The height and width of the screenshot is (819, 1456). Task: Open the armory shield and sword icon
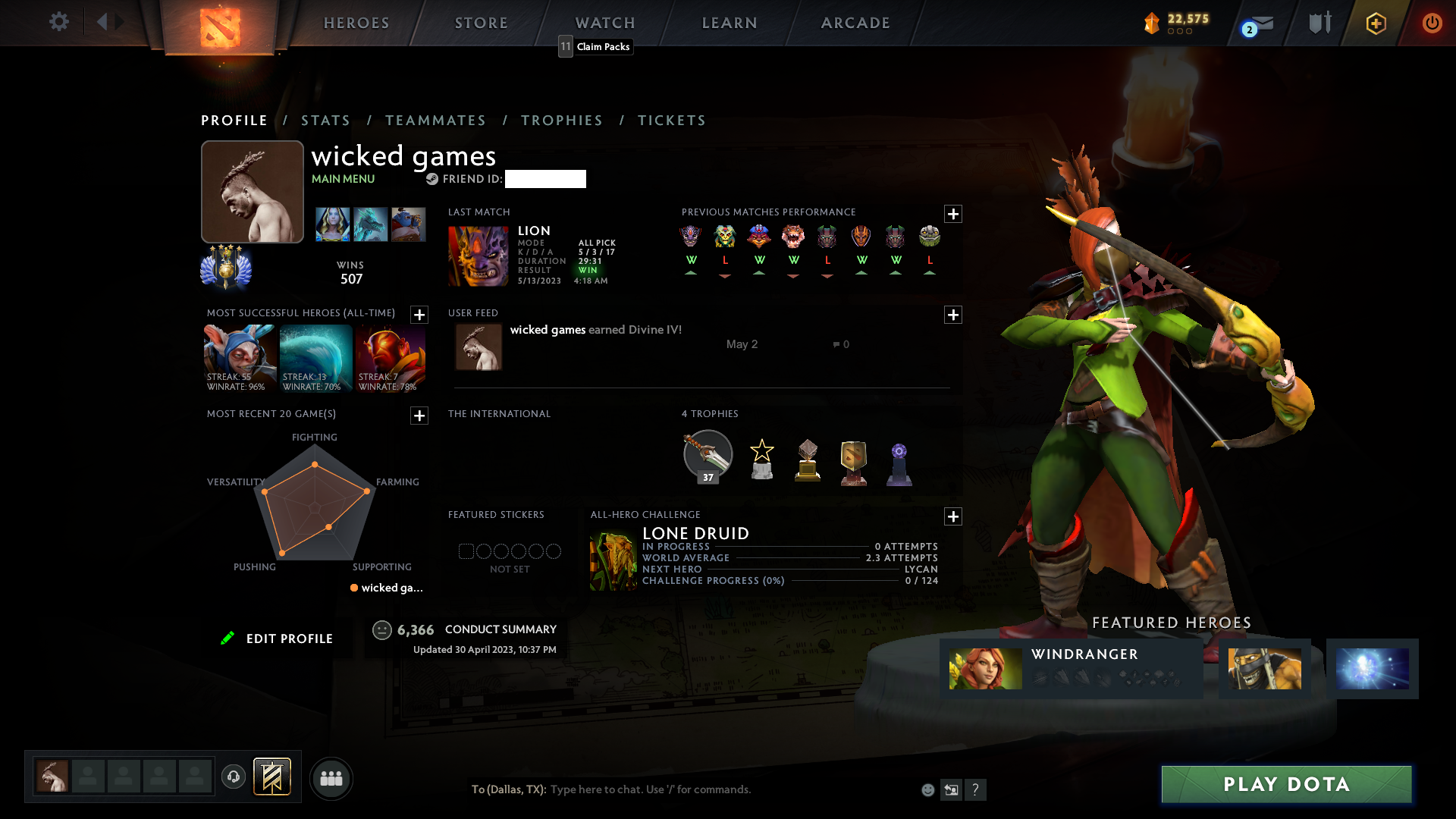coord(1319,23)
